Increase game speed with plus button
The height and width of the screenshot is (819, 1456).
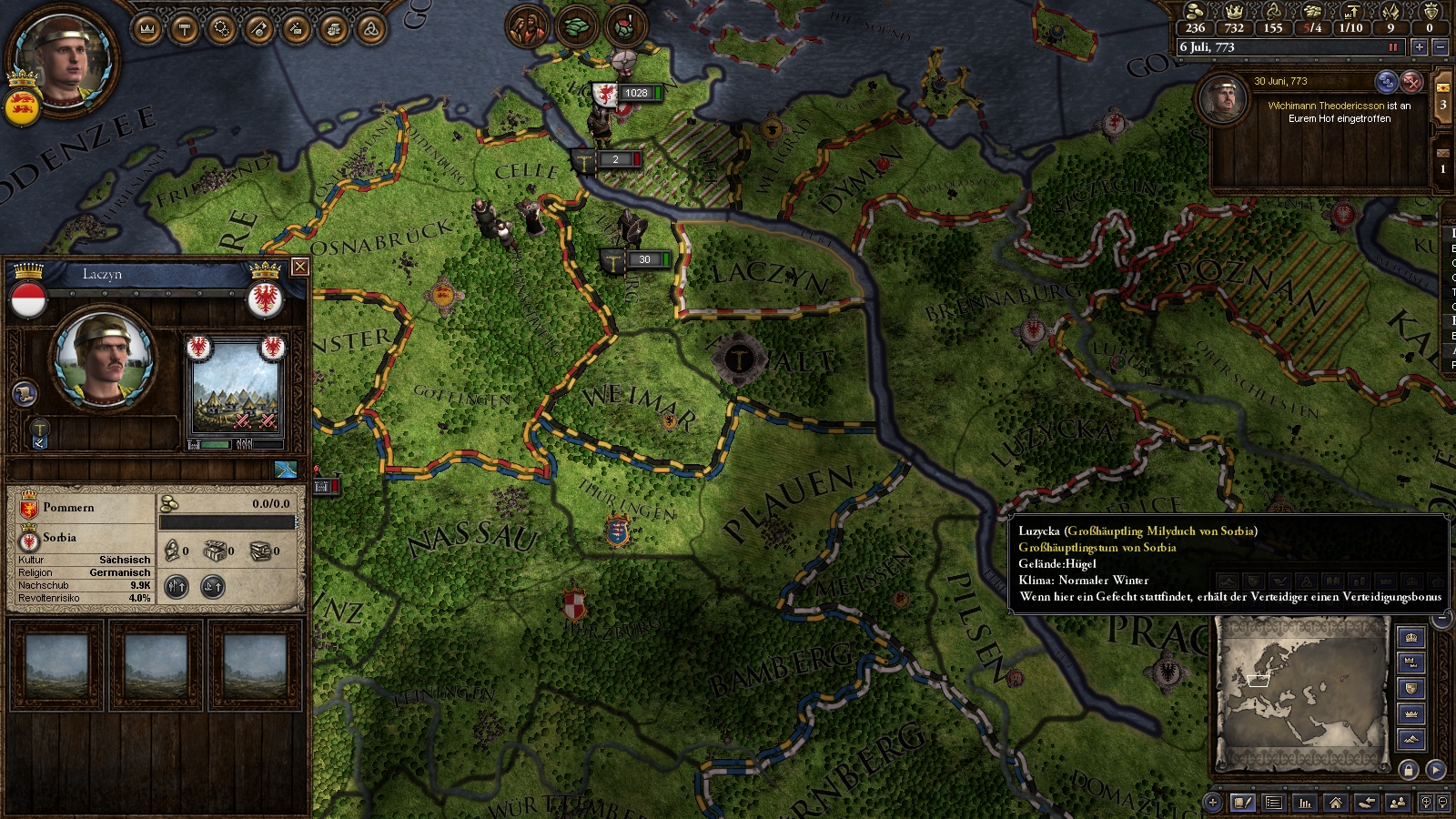point(1420,47)
